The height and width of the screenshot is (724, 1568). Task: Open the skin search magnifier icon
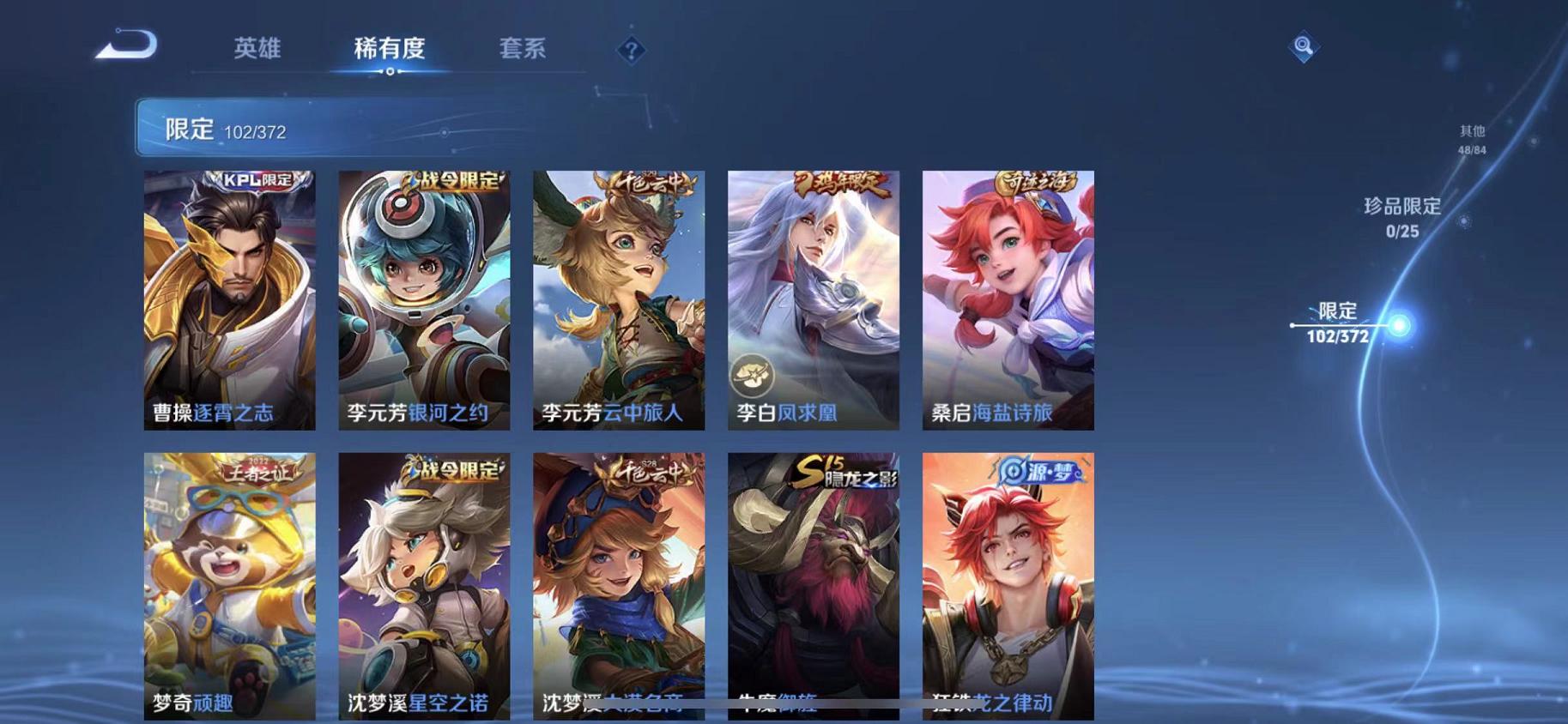(1303, 47)
